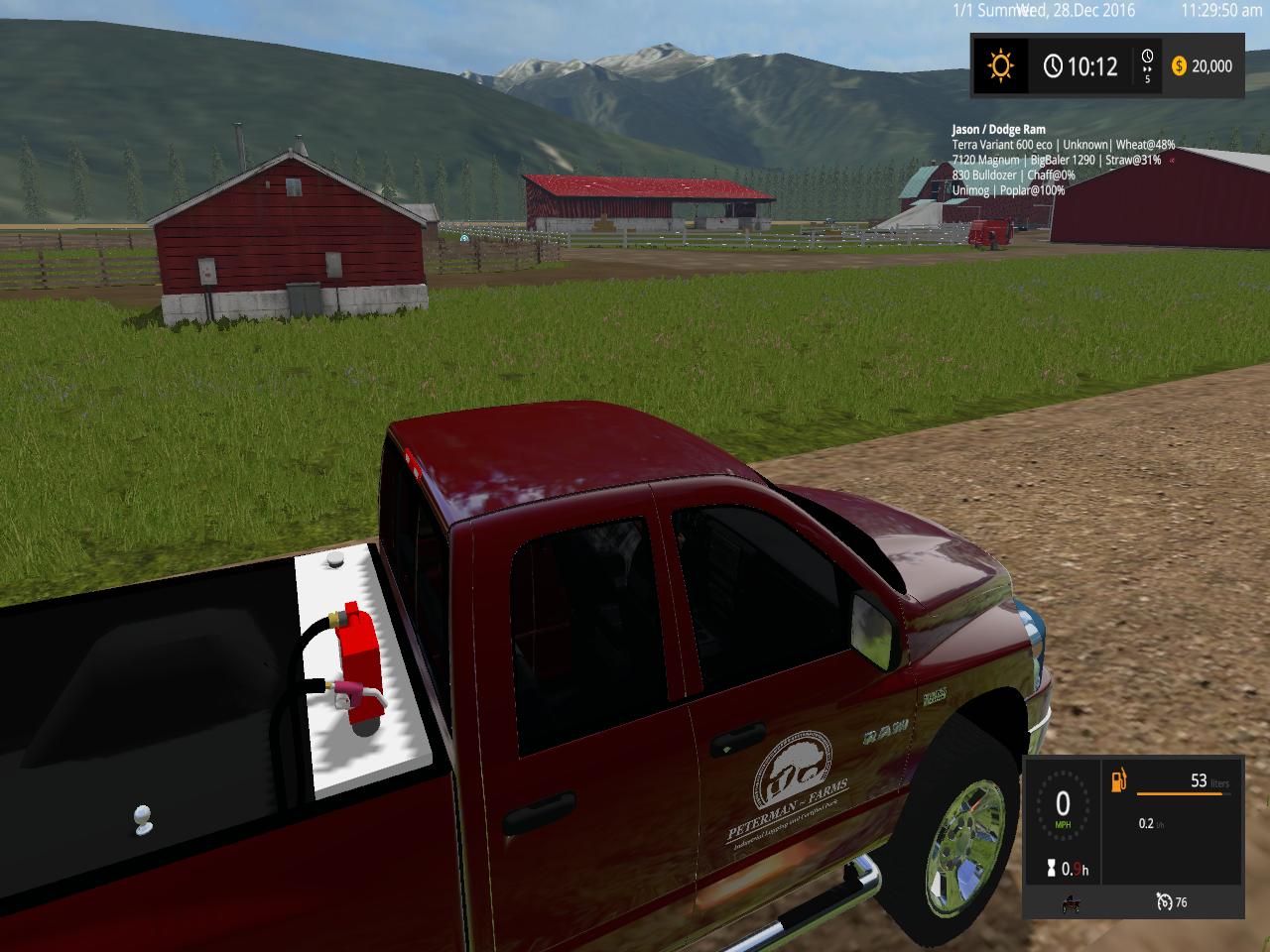Click the sunny weather icon
This screenshot has height=952, width=1270.
coord(1000,66)
